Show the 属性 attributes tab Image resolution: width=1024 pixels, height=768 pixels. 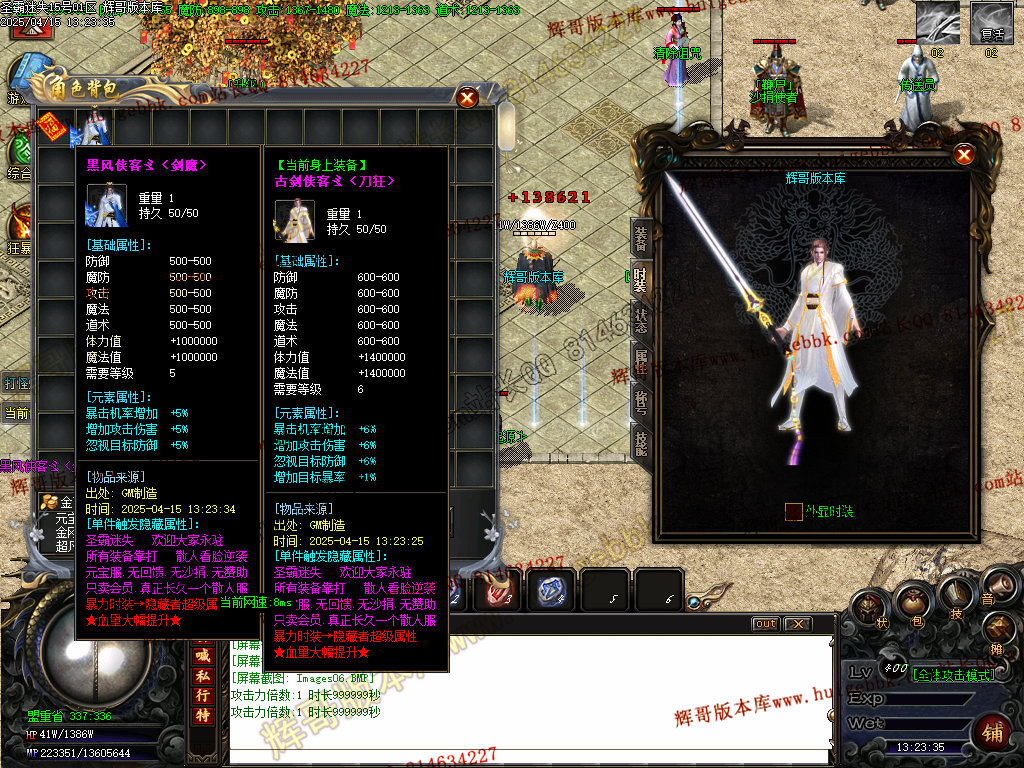point(641,359)
